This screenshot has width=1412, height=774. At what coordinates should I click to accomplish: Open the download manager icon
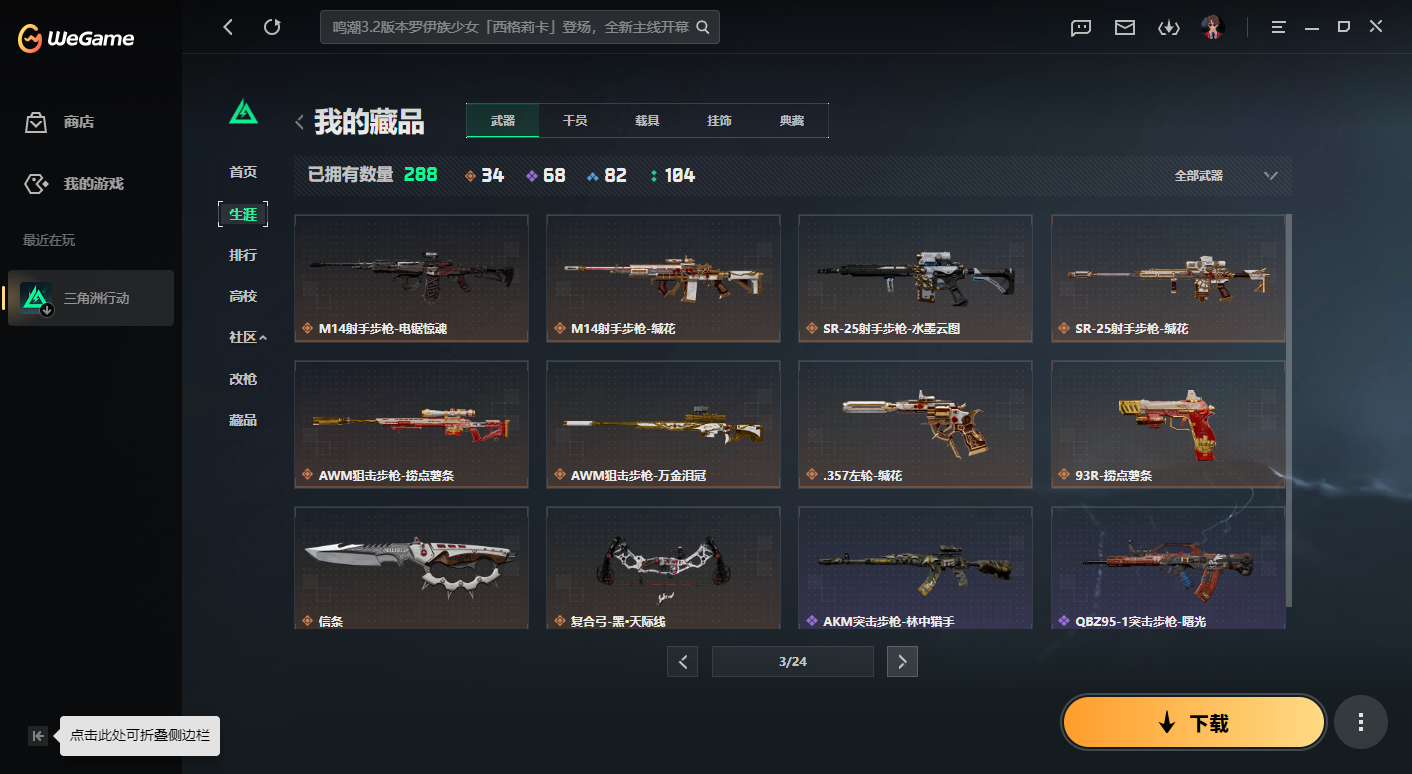[x=1169, y=28]
